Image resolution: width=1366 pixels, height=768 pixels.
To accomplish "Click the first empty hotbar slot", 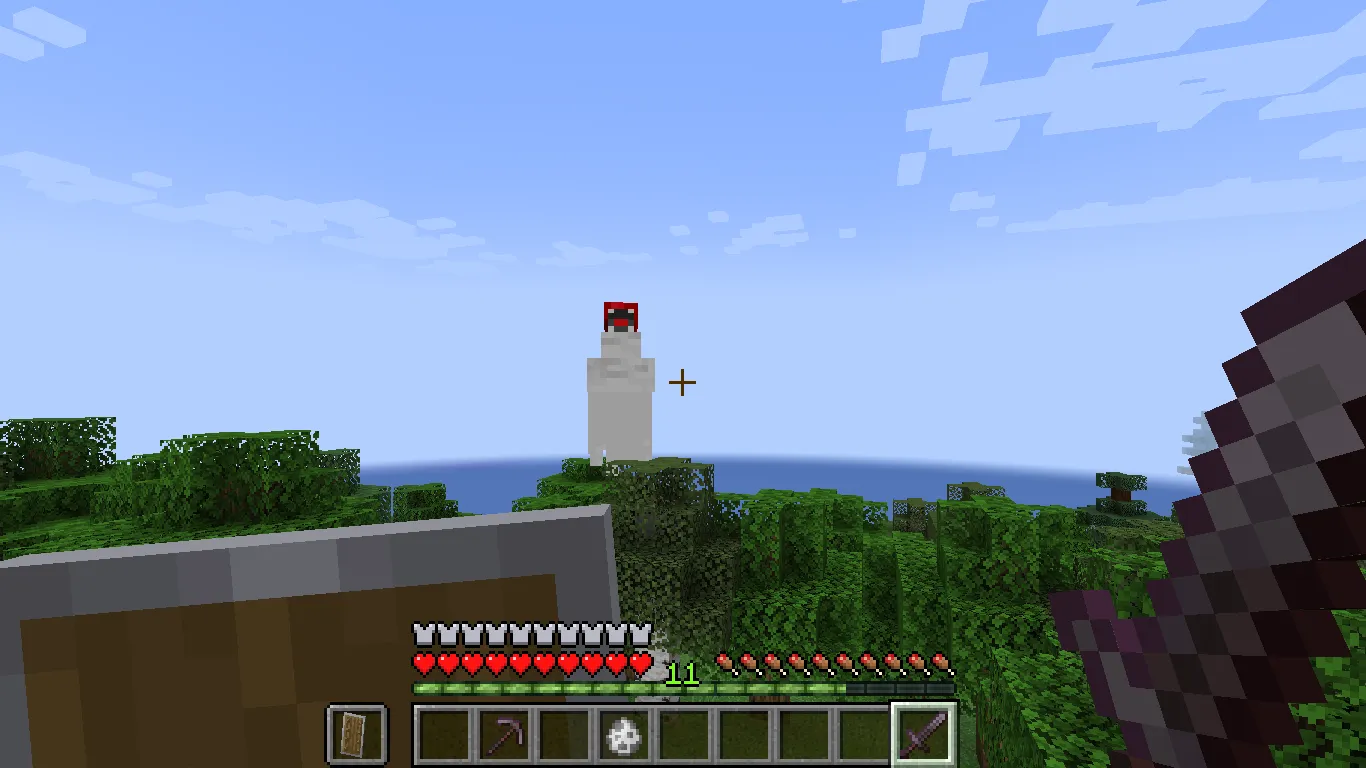I will [x=441, y=733].
